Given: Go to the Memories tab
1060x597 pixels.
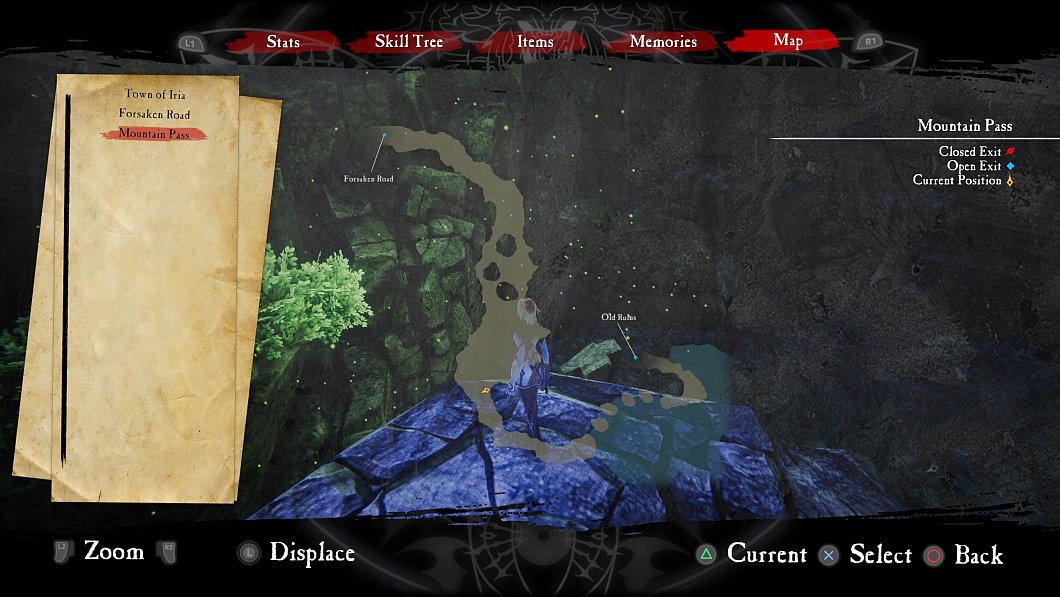Looking at the screenshot, I should click(x=663, y=42).
